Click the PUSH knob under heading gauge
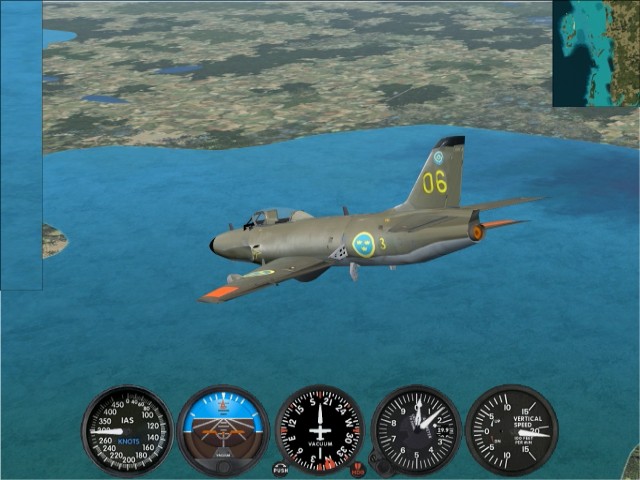 coord(280,467)
